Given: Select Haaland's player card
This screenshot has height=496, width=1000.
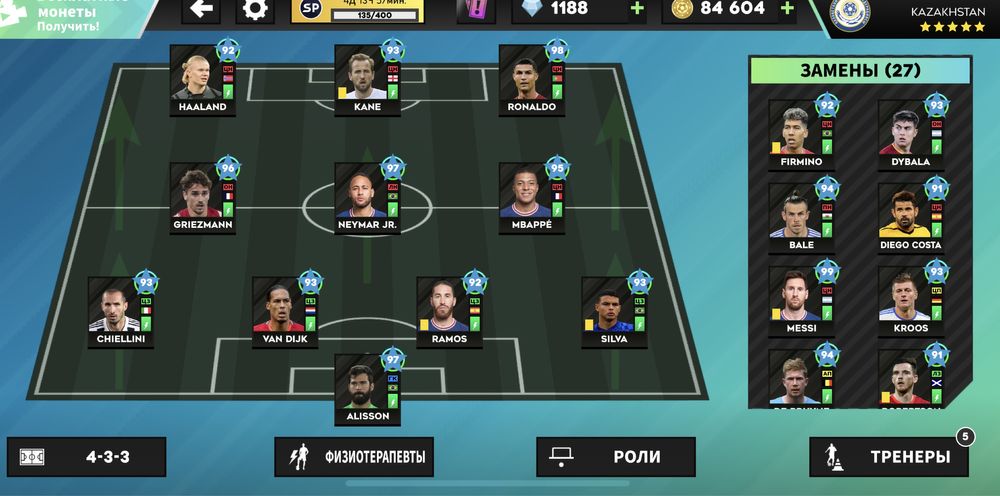Looking at the screenshot, I should pos(202,79).
